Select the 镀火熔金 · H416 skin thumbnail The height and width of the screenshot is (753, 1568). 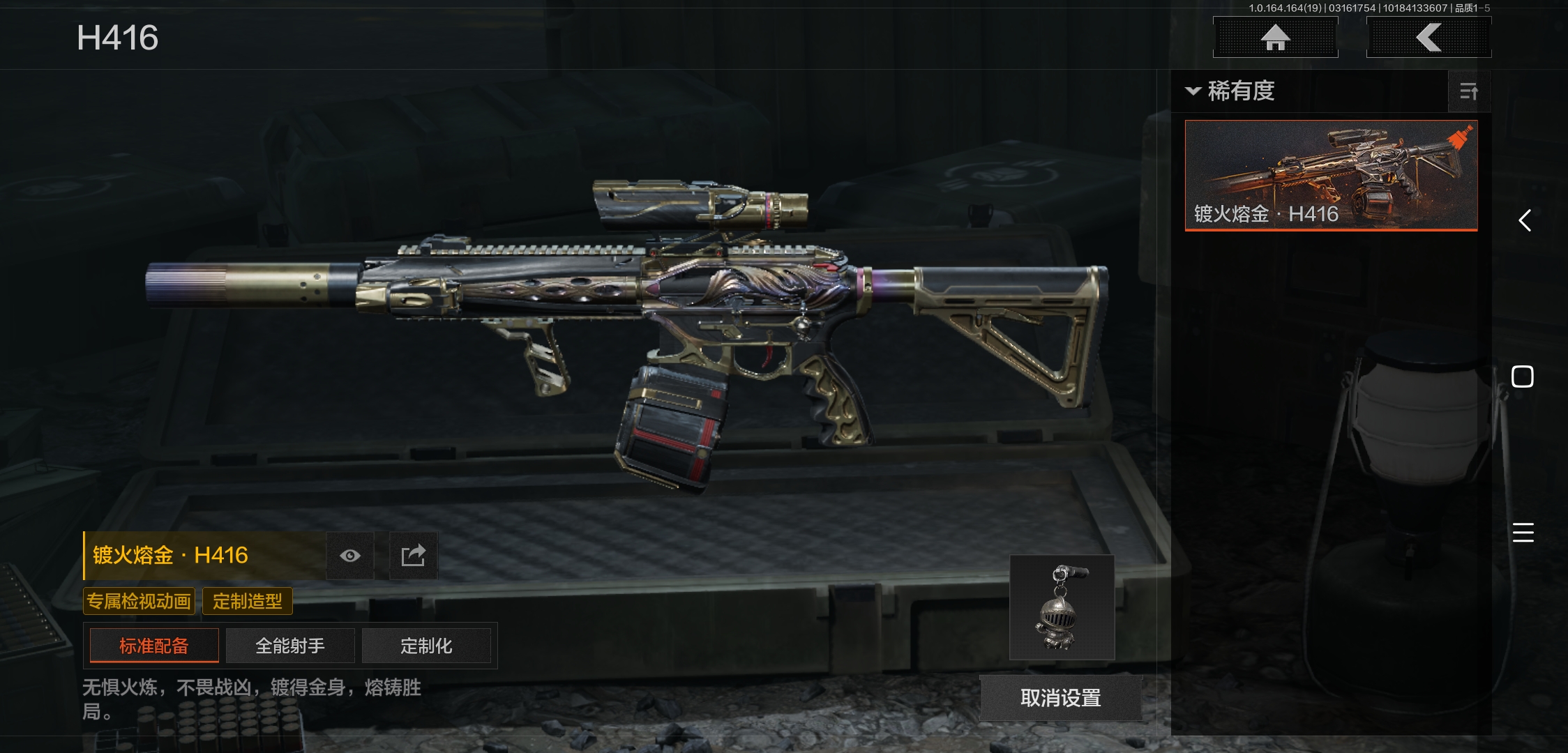pos(1331,175)
